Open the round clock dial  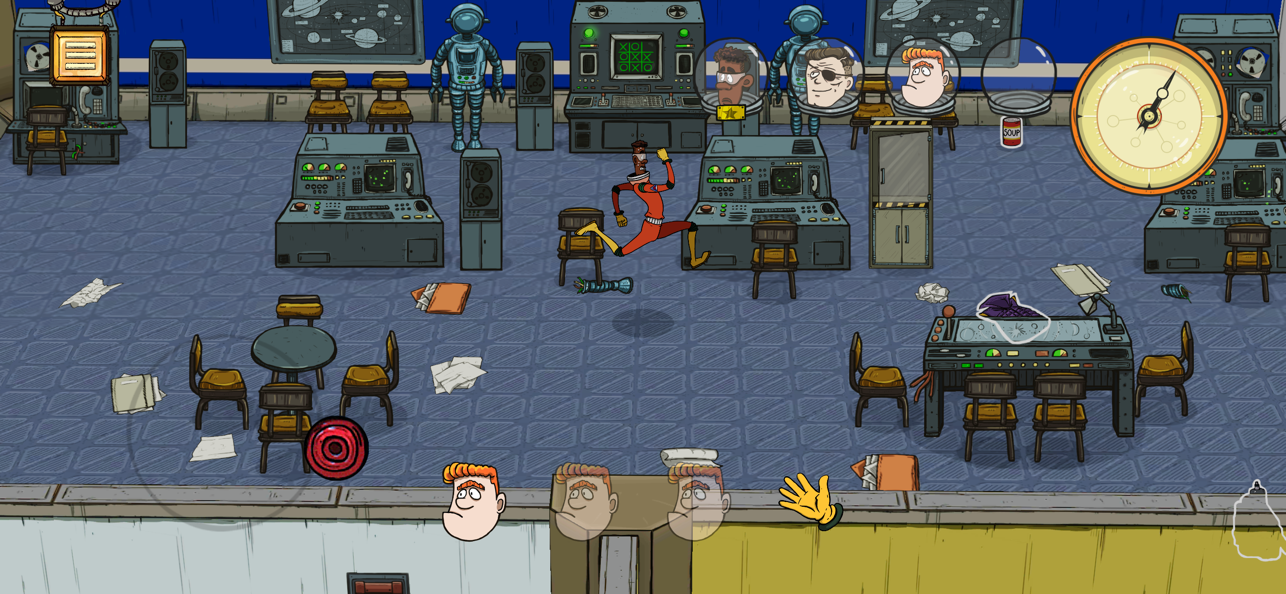tap(1149, 115)
